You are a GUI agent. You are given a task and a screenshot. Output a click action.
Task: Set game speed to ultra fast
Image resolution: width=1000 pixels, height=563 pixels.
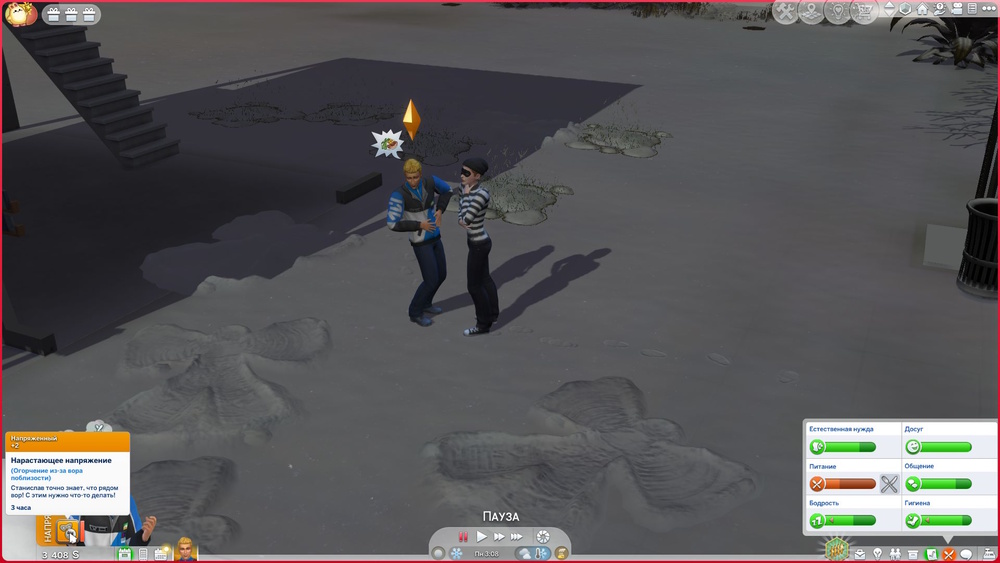click(517, 537)
